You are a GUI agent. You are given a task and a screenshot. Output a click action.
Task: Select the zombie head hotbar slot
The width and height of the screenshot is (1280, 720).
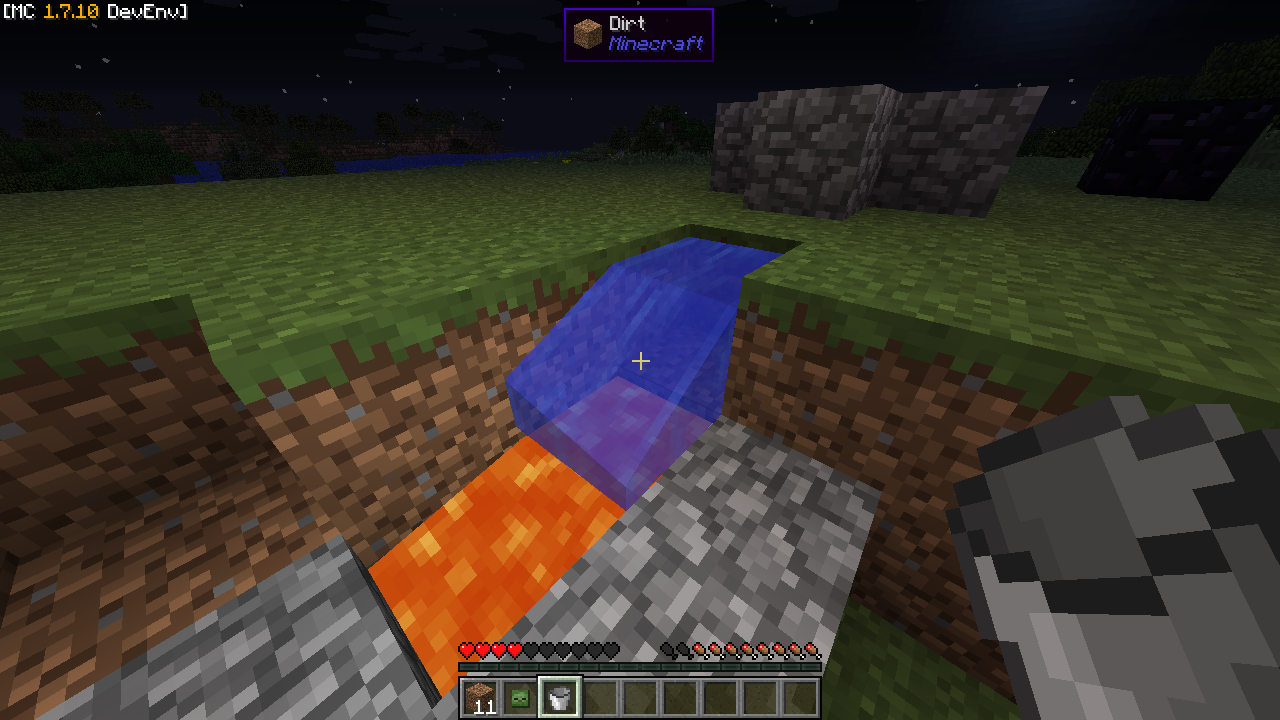520,698
